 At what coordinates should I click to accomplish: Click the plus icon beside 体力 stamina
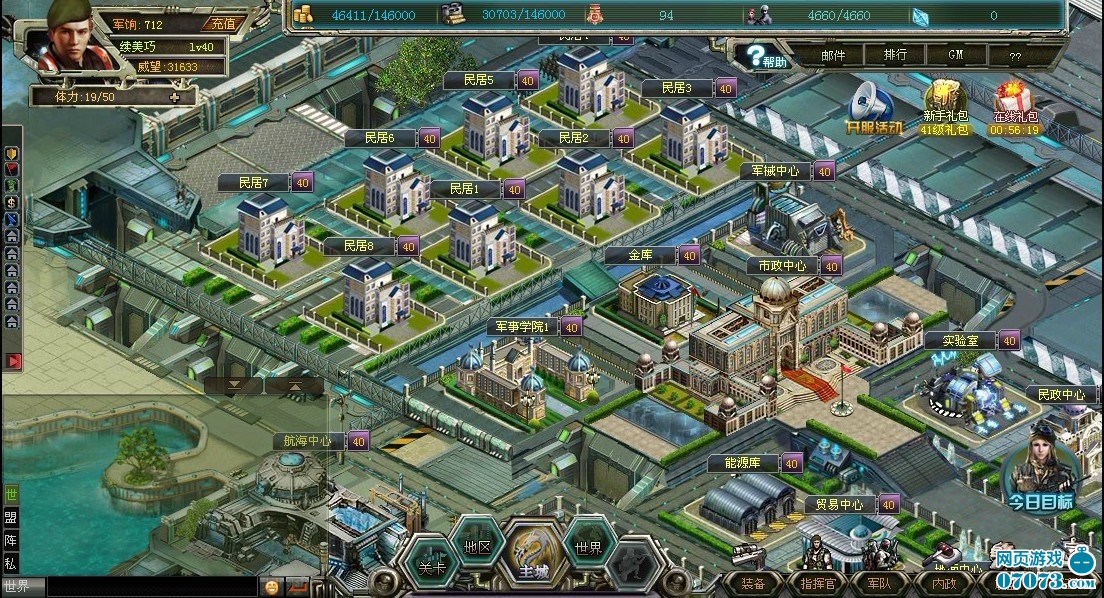click(176, 97)
